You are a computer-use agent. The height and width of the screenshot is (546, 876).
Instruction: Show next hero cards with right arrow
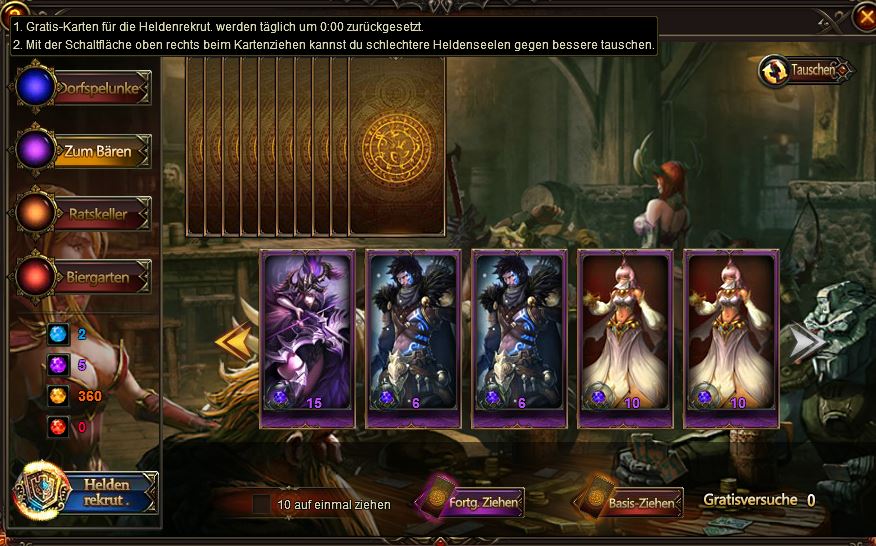pos(807,341)
